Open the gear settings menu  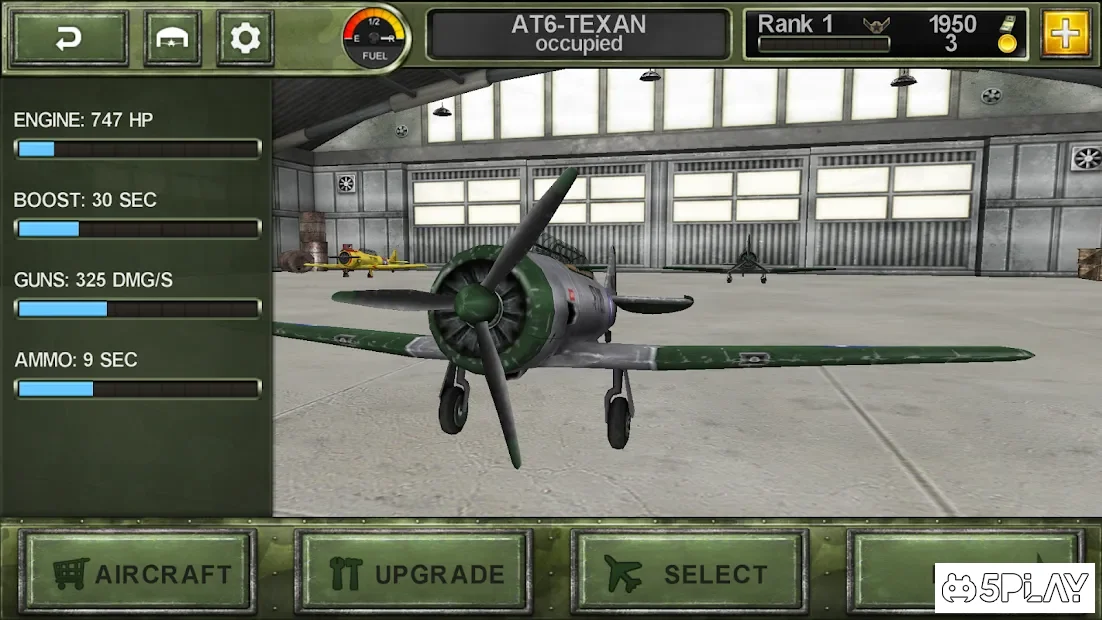point(245,38)
